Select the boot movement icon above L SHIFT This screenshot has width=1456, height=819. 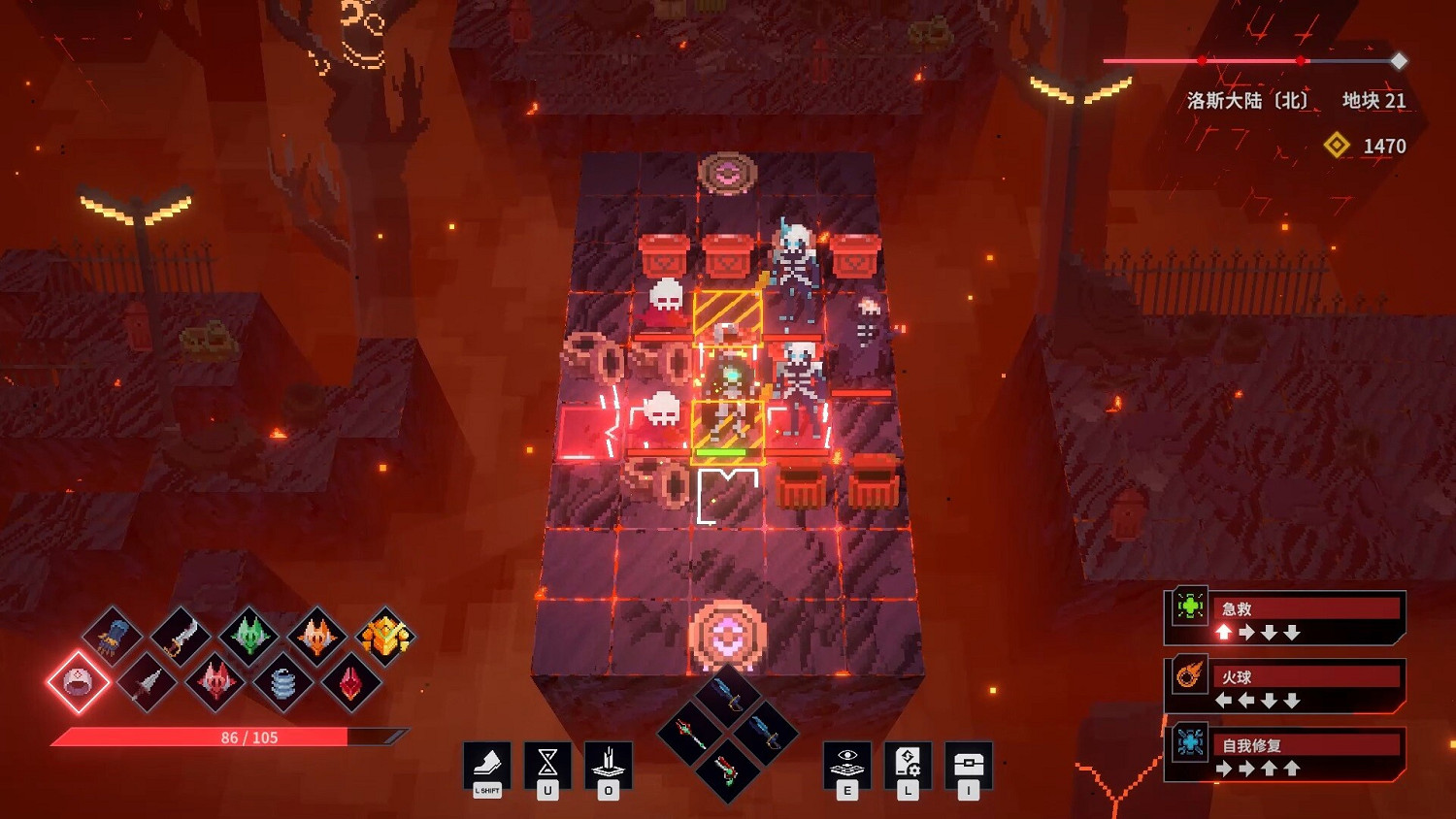pyautogui.click(x=488, y=761)
